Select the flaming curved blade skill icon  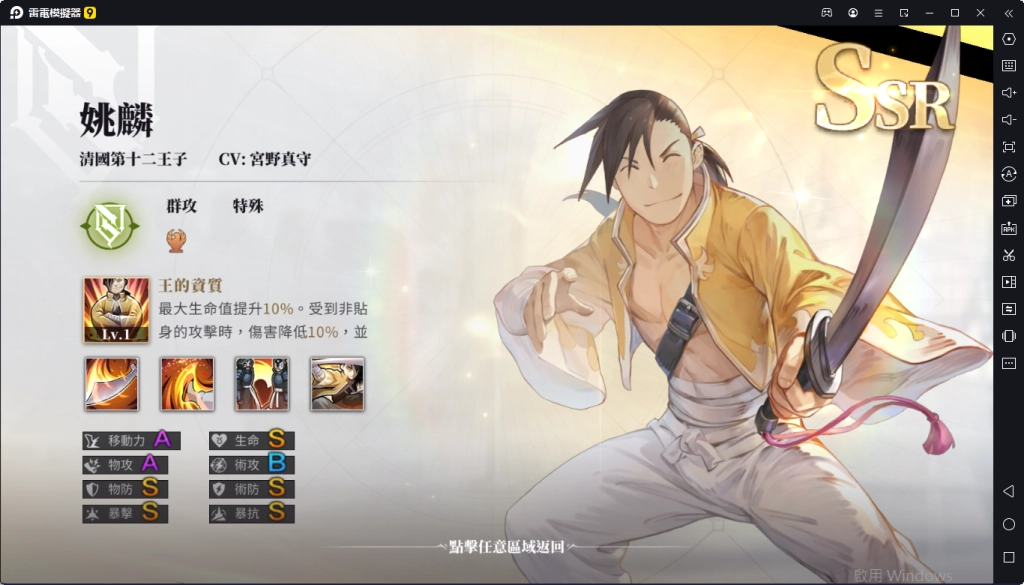[112, 384]
